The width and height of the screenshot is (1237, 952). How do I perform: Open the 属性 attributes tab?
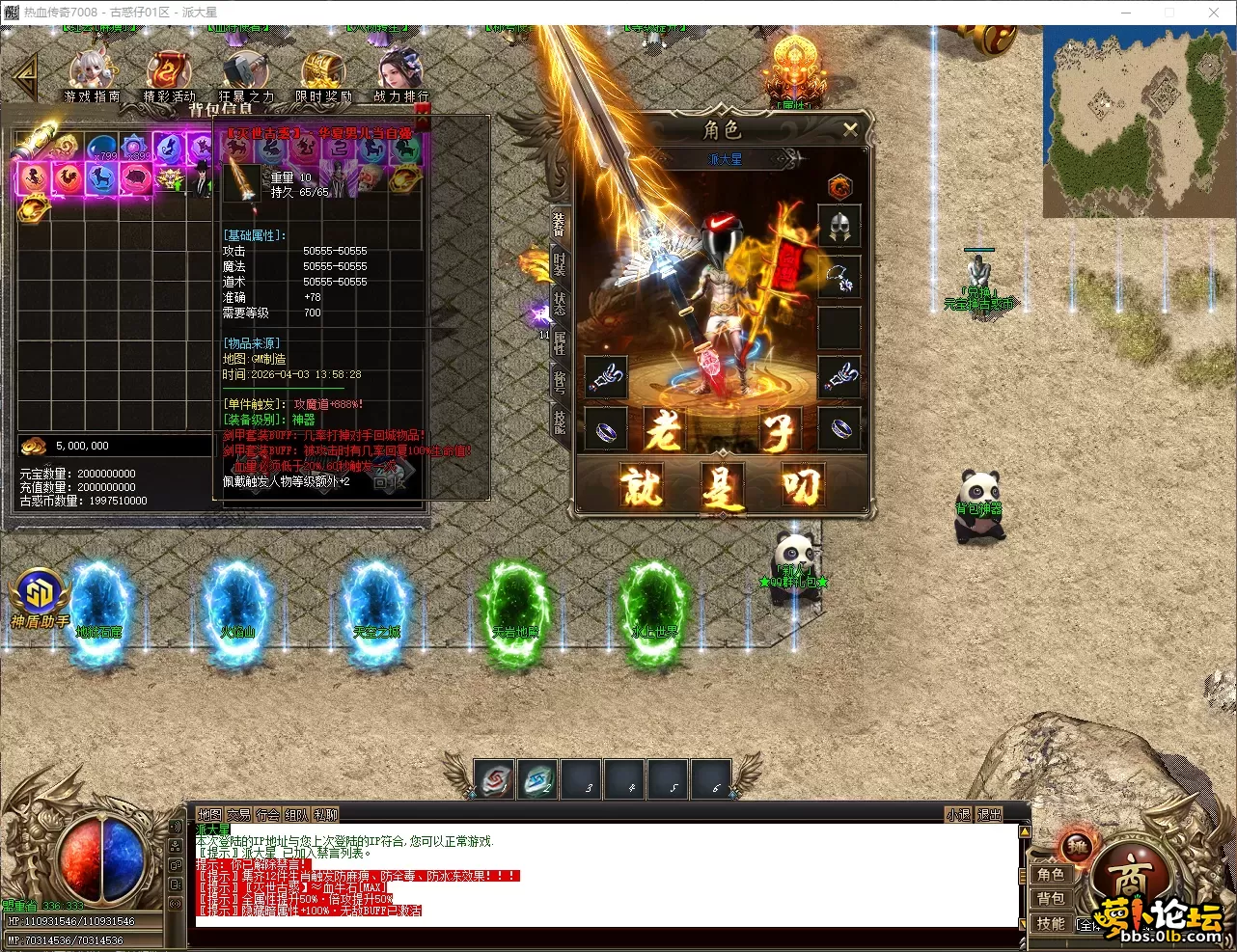(560, 342)
